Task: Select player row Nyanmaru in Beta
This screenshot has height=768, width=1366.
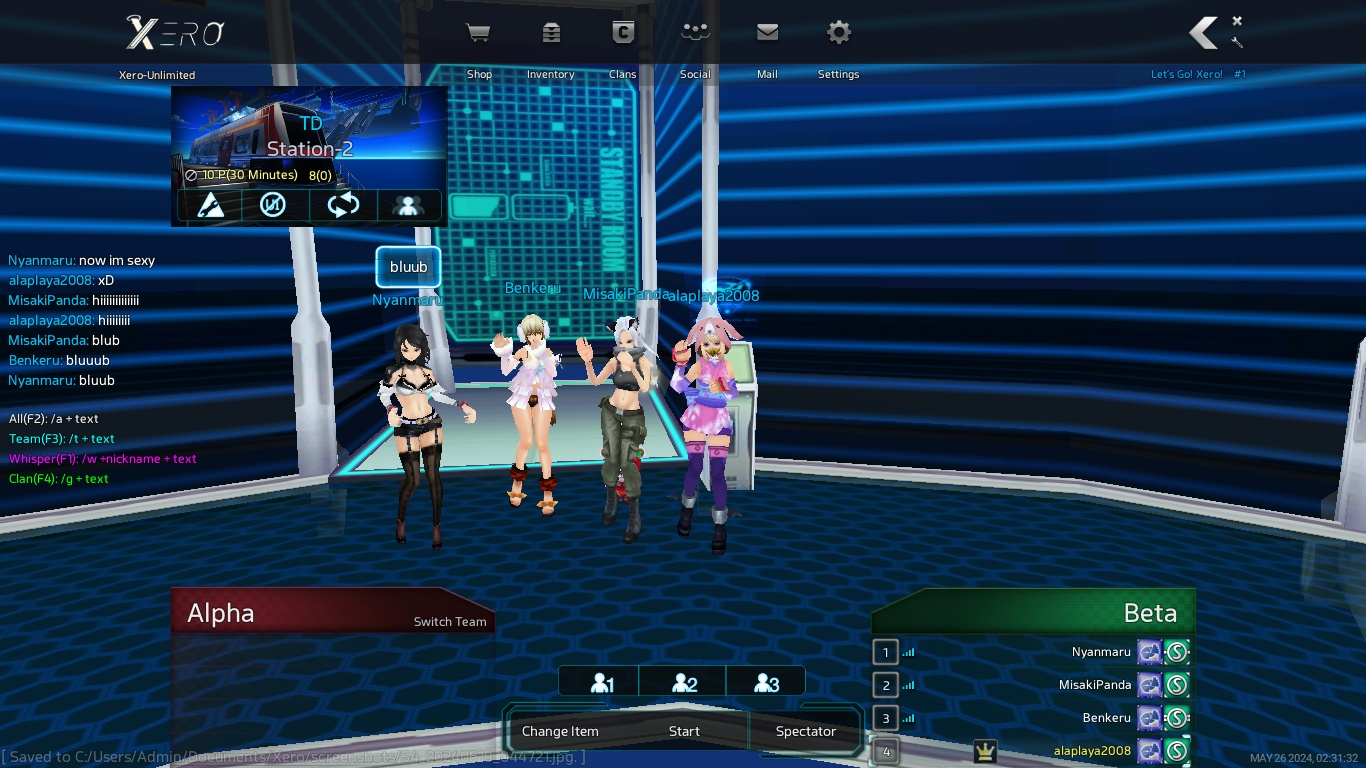Action: [x=1100, y=652]
